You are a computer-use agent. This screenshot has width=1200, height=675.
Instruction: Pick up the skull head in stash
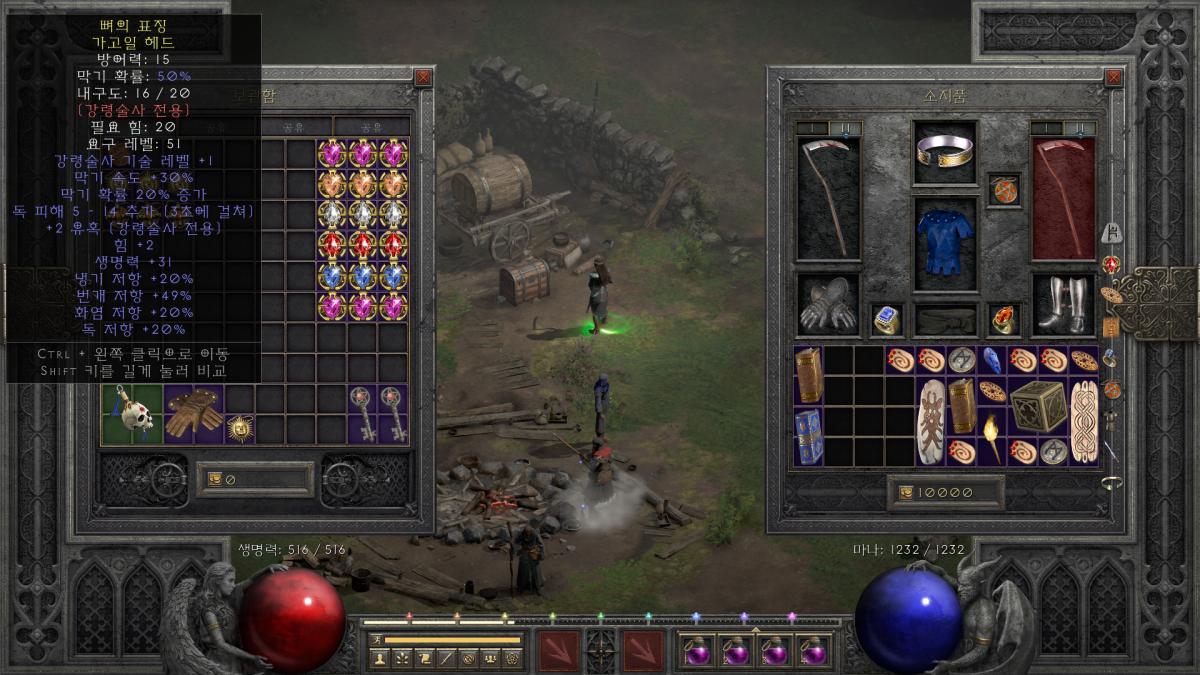point(132,414)
